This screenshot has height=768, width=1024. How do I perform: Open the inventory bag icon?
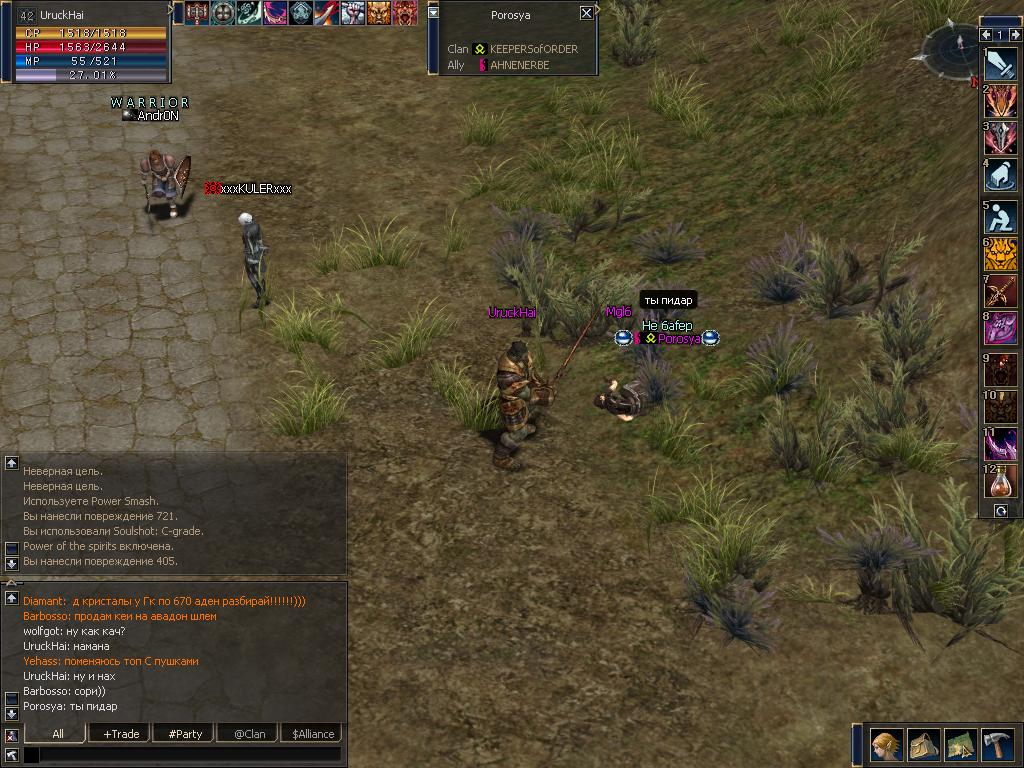[924, 746]
